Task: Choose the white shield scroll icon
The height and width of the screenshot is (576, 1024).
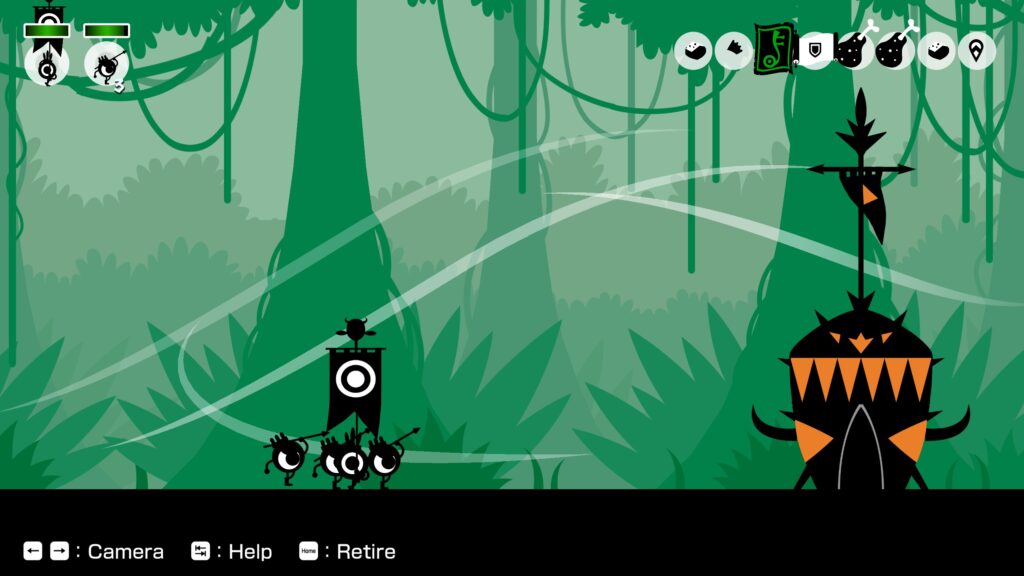Action: [815, 50]
